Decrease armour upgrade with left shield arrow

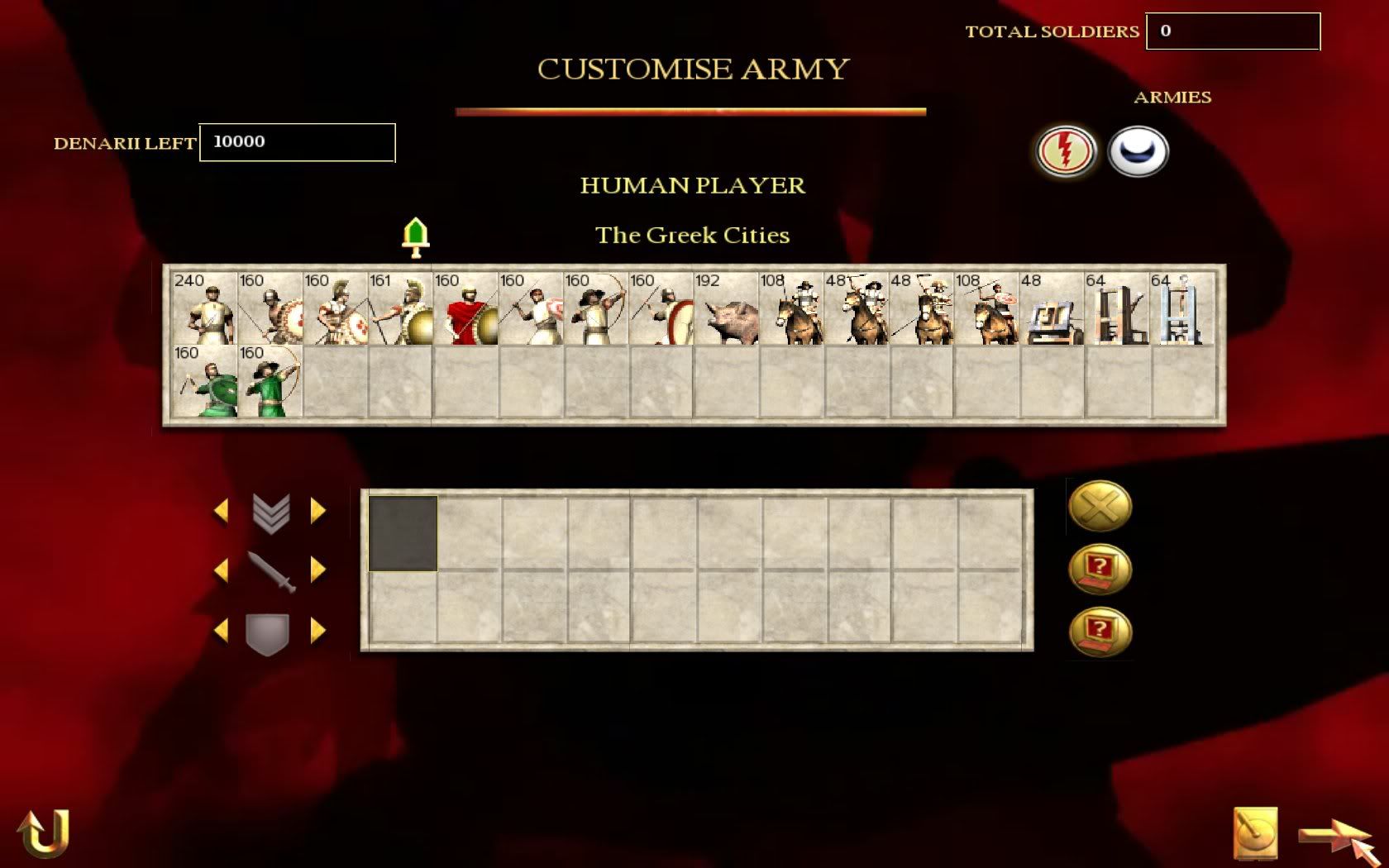[x=221, y=632]
